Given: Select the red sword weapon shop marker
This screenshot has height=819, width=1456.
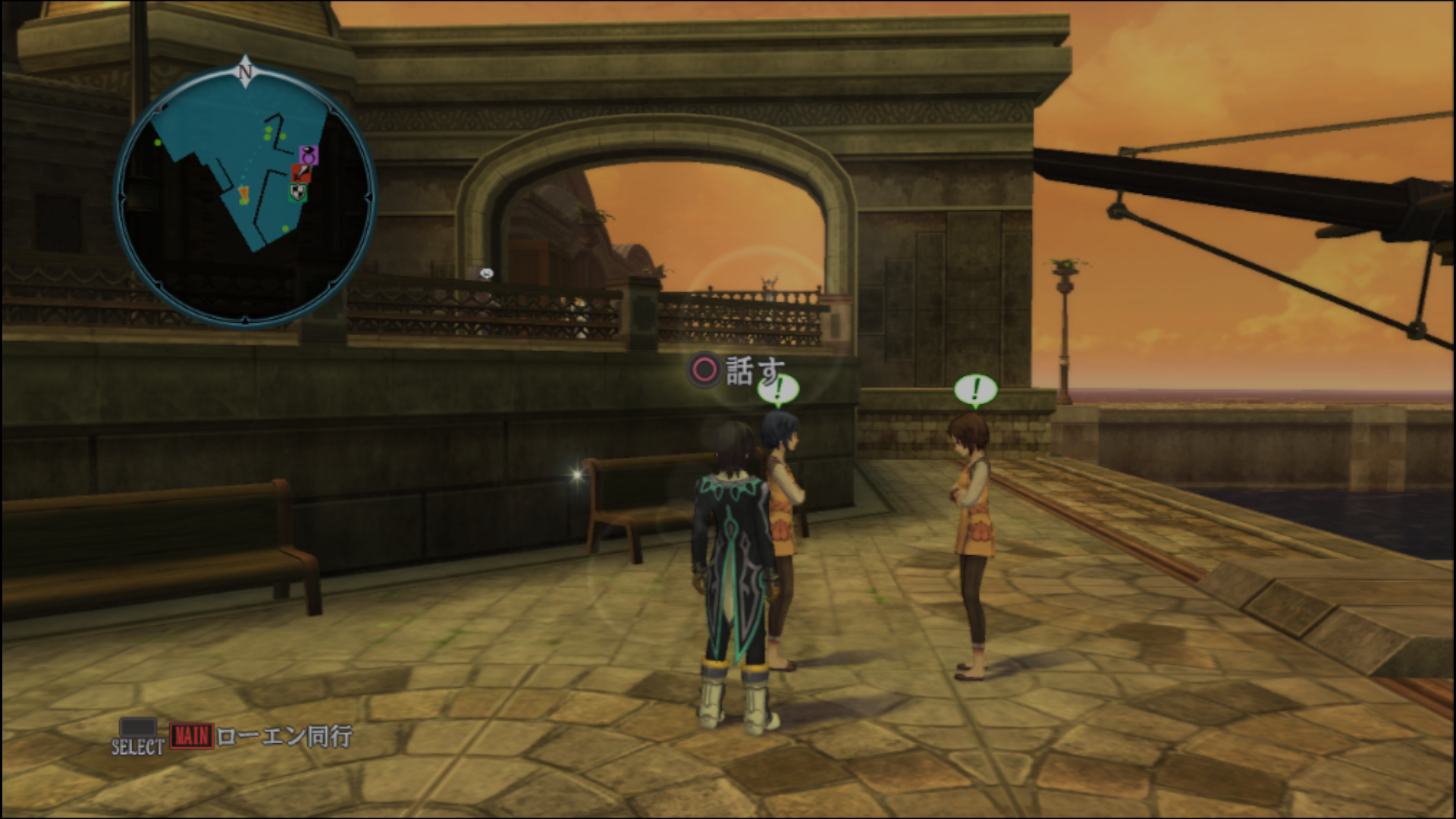Looking at the screenshot, I should (x=301, y=174).
